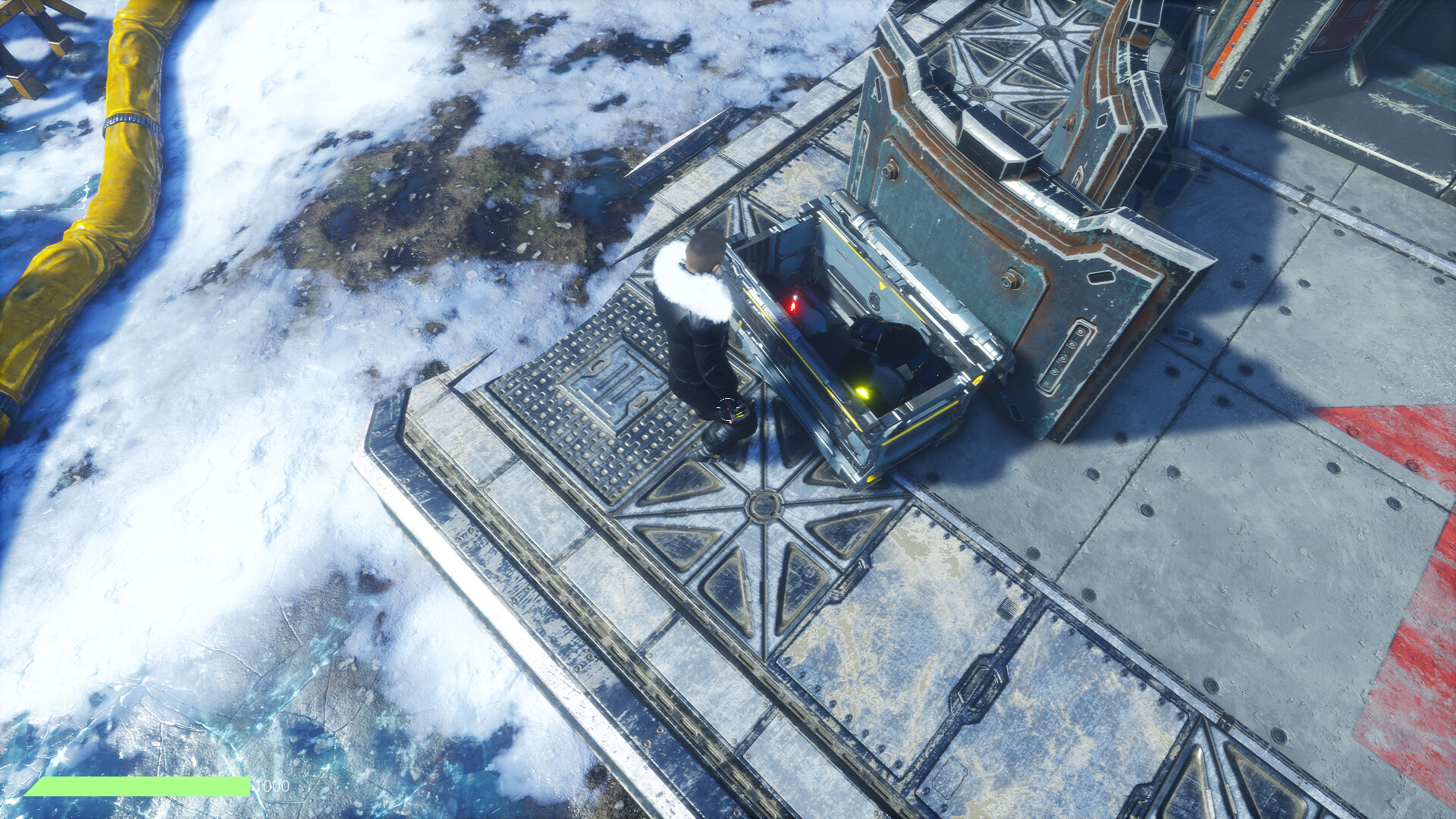Click the hex bolt on the teal metal panel
Image resolution: width=1456 pixels, height=819 pixels.
click(1009, 278)
